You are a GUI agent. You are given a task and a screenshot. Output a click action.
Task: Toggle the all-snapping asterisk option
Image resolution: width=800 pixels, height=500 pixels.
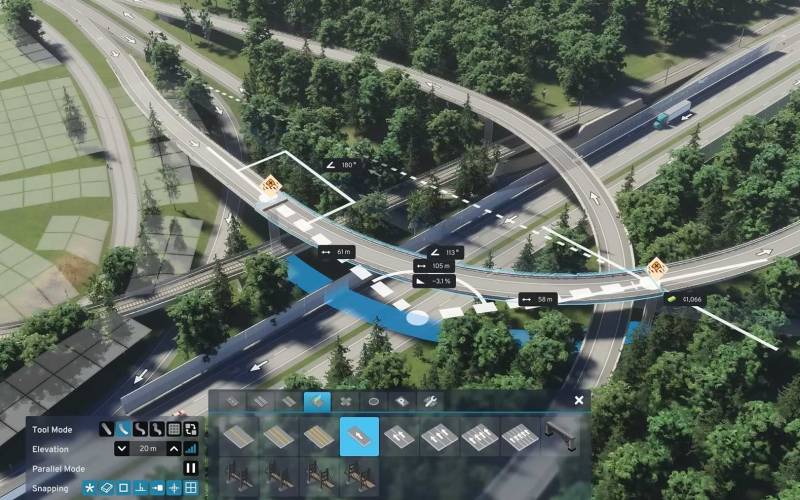[89, 488]
